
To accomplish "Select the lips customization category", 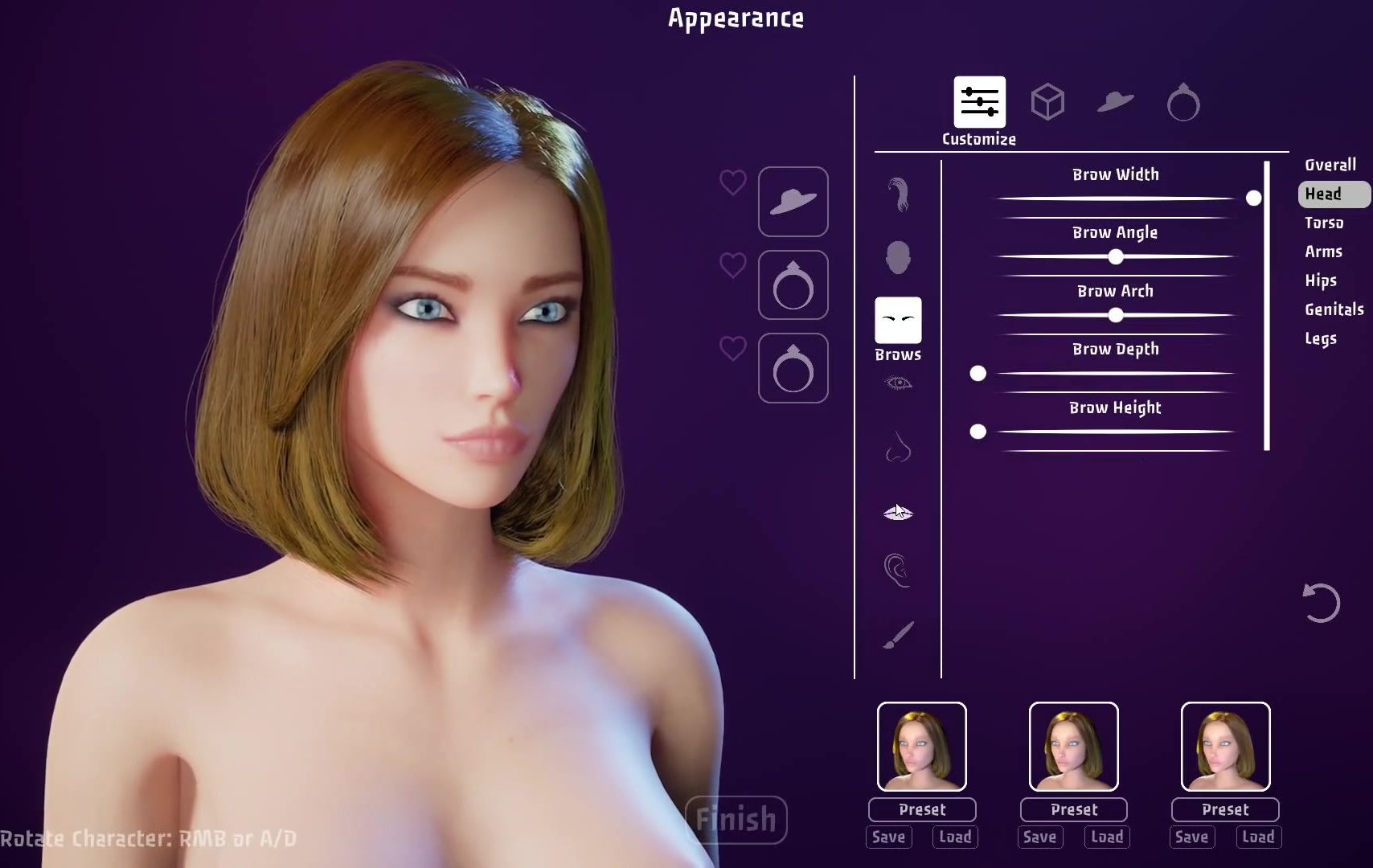I will point(898,512).
